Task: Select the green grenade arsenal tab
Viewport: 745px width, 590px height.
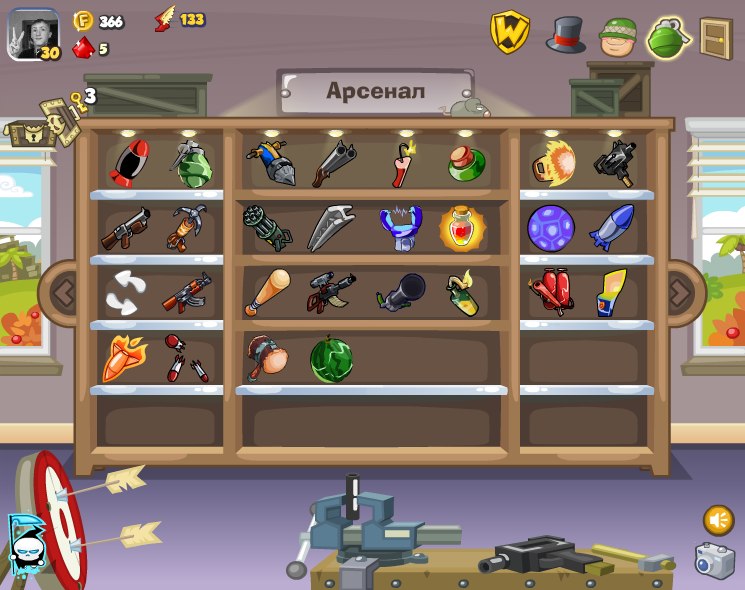Action: coord(666,38)
